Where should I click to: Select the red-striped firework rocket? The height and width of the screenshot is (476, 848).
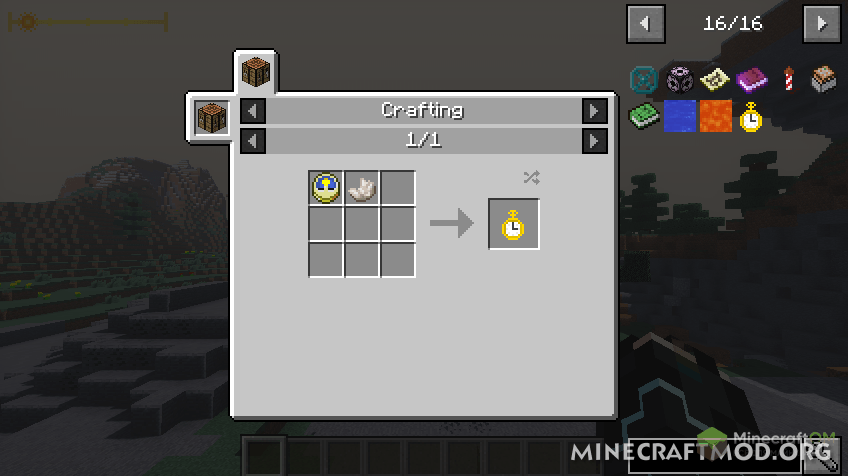(x=787, y=79)
